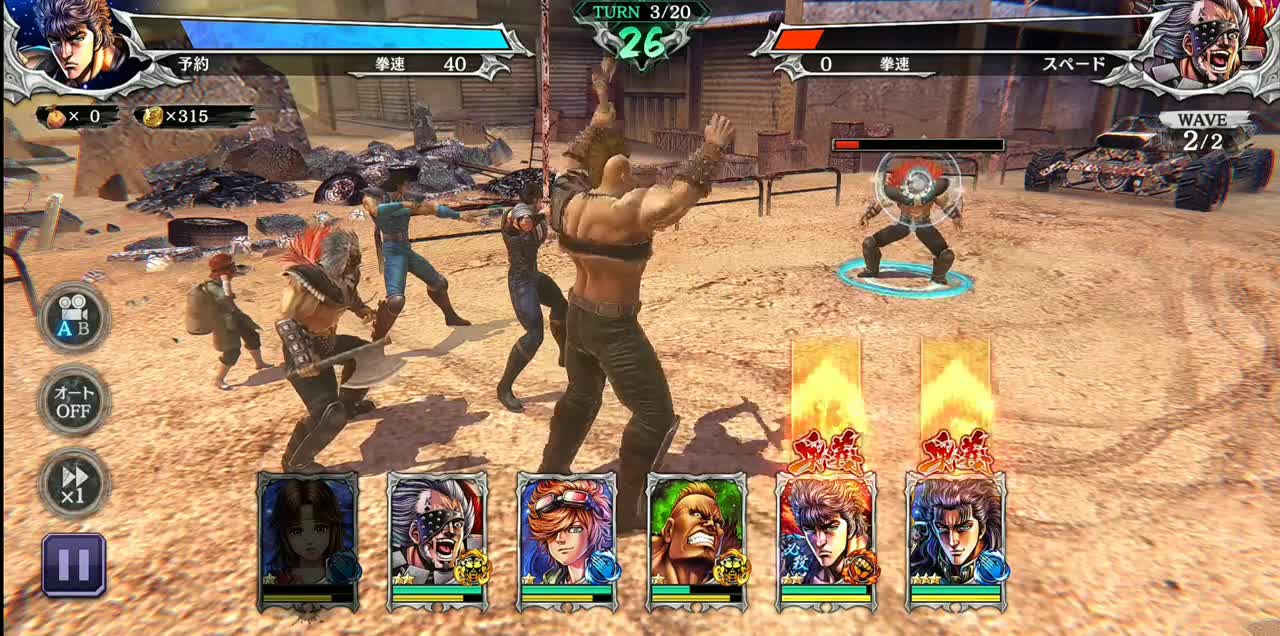Pause the battle
Screen dimensions: 1280x636
tap(74, 565)
